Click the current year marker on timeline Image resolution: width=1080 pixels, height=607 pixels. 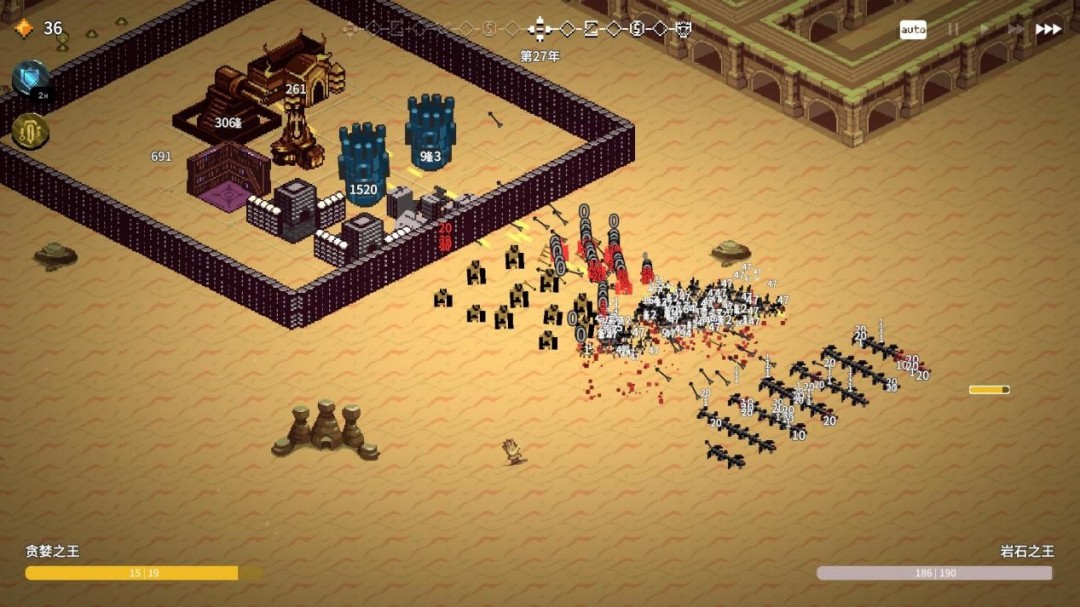point(540,29)
